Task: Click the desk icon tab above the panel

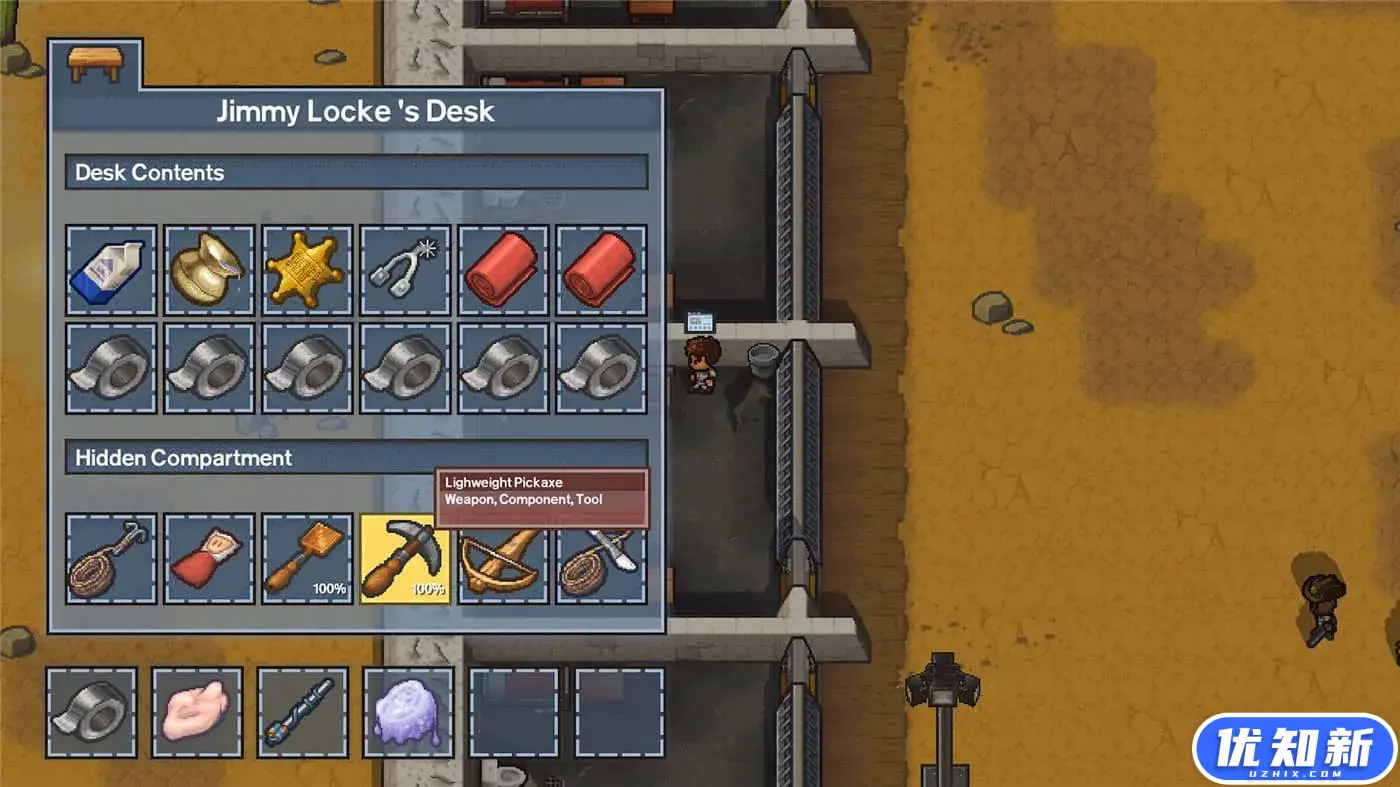Action: (x=95, y=65)
